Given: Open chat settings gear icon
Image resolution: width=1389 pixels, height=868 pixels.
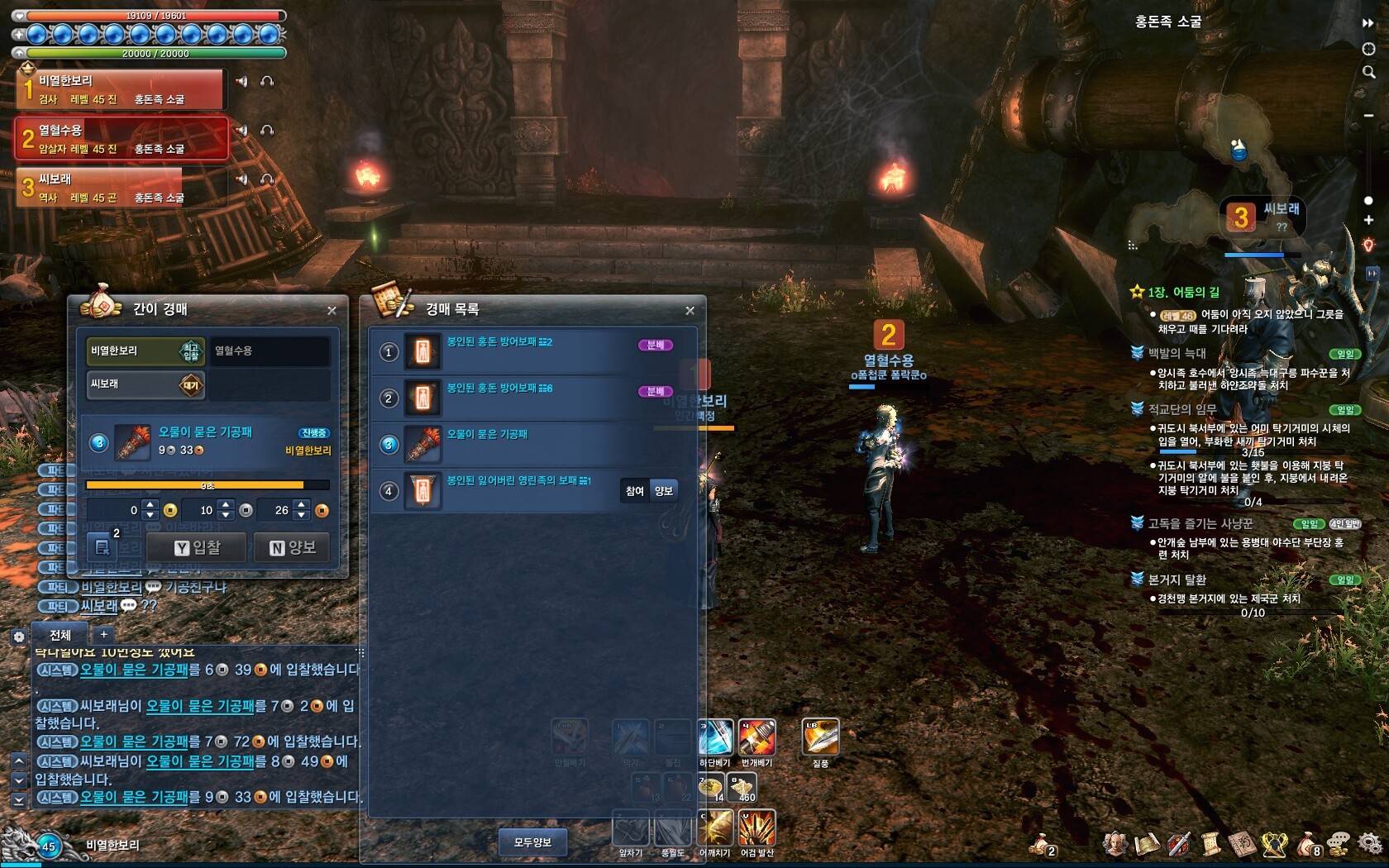Looking at the screenshot, I should click(18, 637).
